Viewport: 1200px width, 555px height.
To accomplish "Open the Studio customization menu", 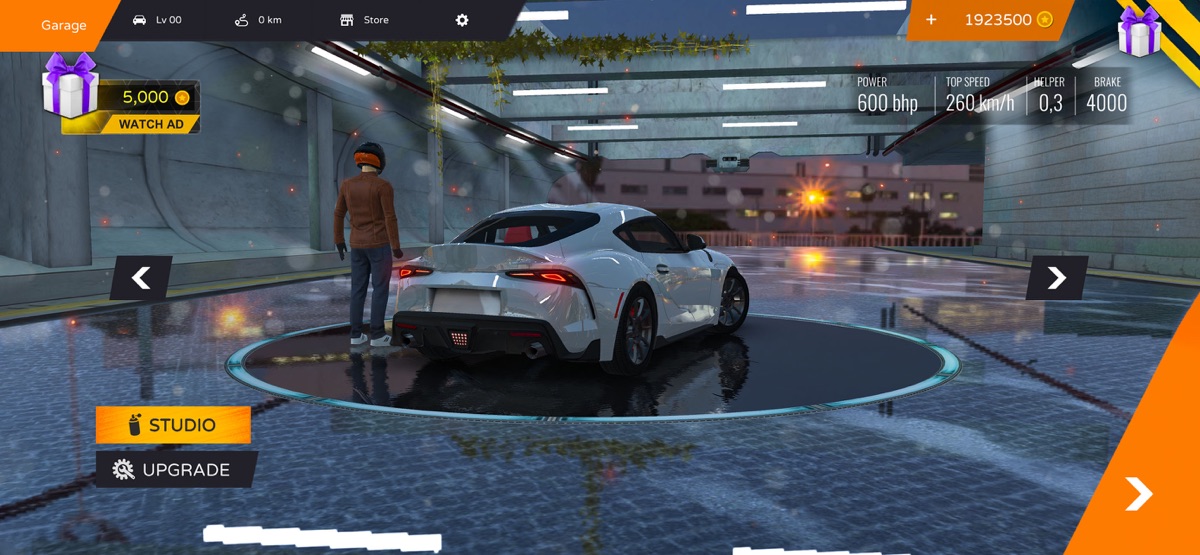I will pyautogui.click(x=173, y=425).
